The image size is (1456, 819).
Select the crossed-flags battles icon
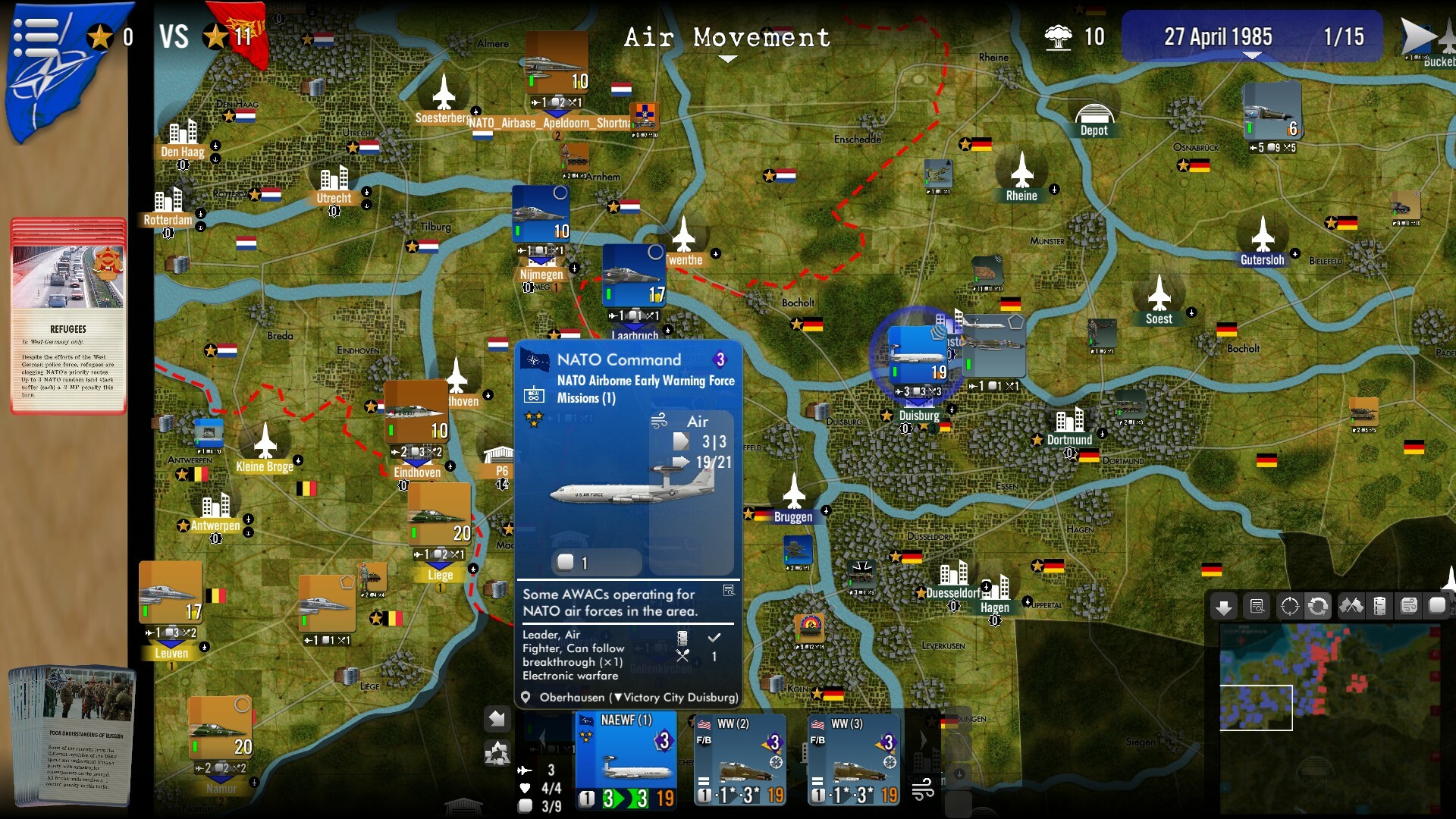(x=1351, y=606)
